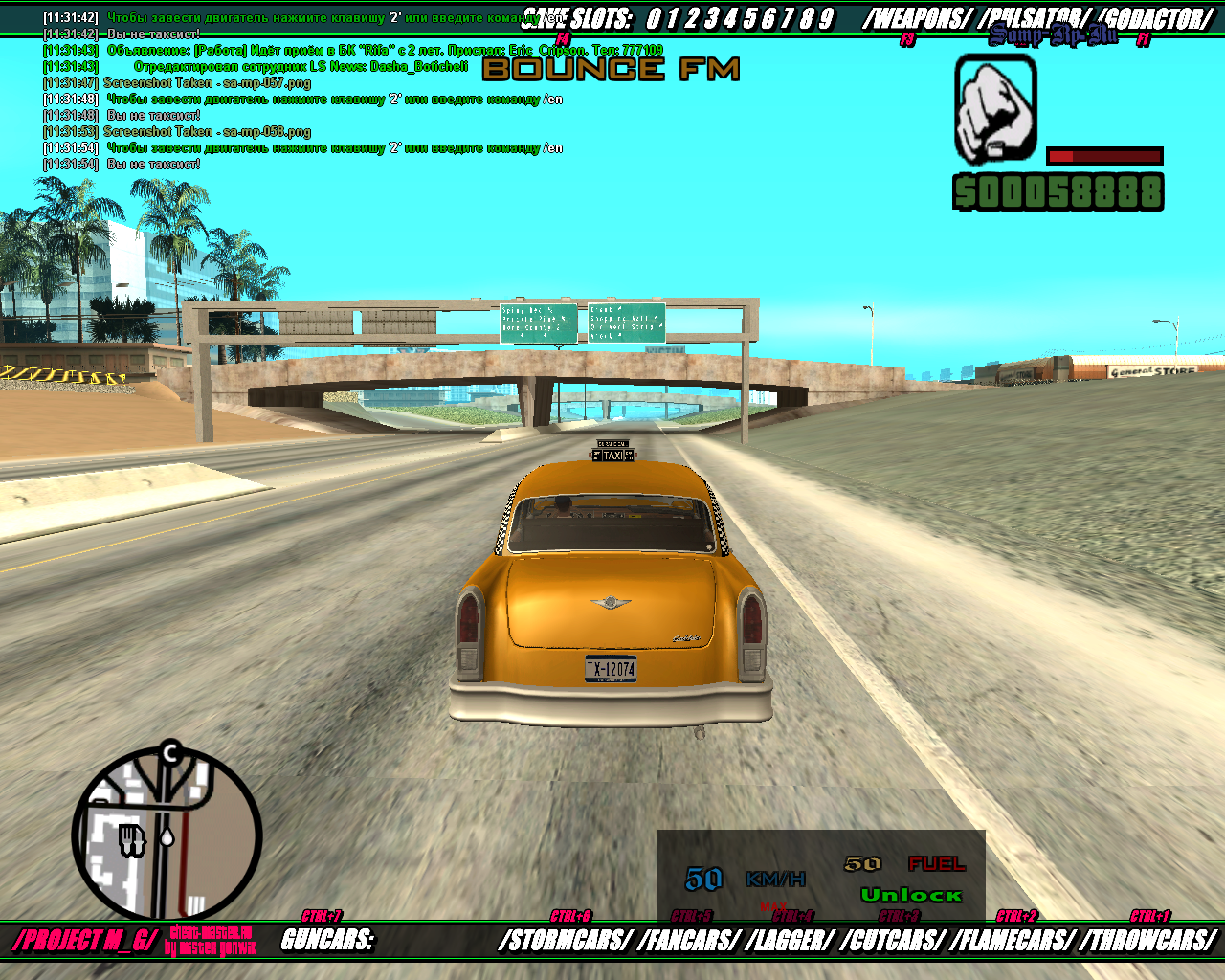Activate the /GODACTOR/ option
1225x980 pixels.
pyautogui.click(x=1154, y=19)
